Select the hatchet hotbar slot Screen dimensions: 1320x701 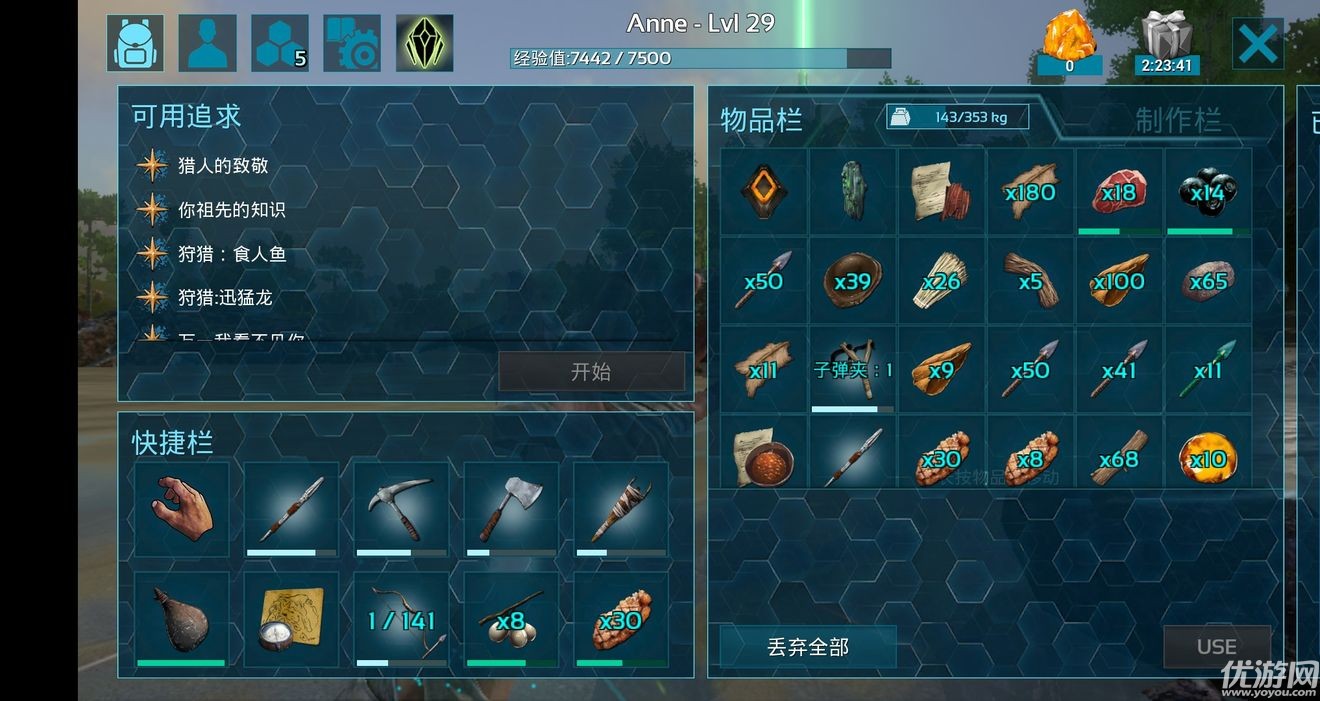coord(510,509)
